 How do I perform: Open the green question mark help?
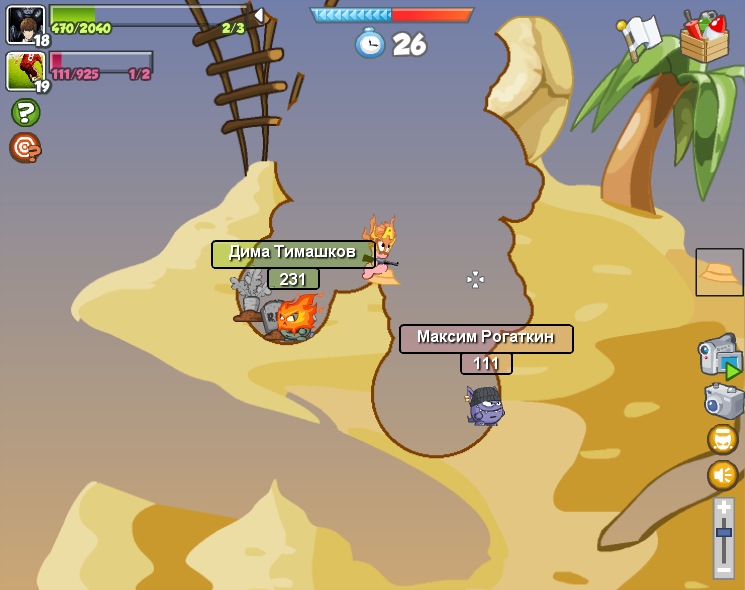25,112
